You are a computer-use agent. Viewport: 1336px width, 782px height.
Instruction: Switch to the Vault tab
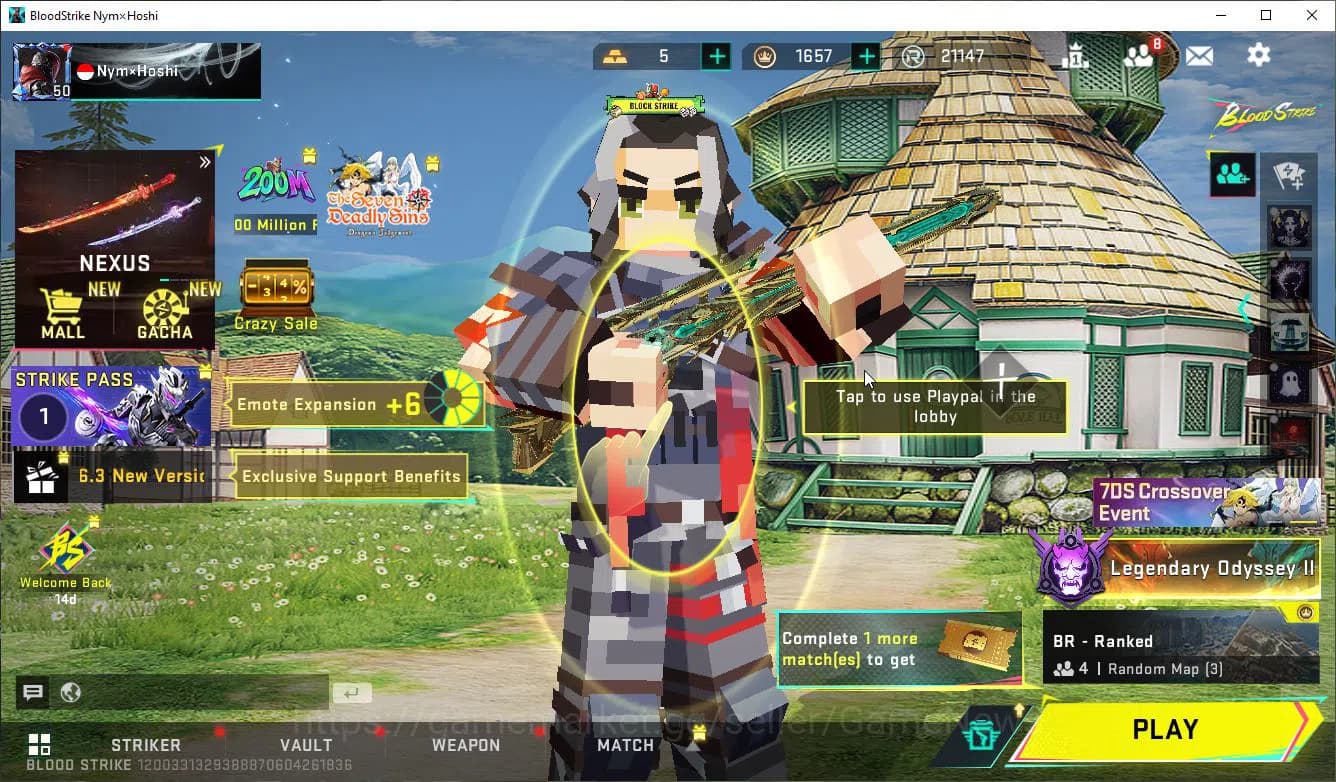306,745
